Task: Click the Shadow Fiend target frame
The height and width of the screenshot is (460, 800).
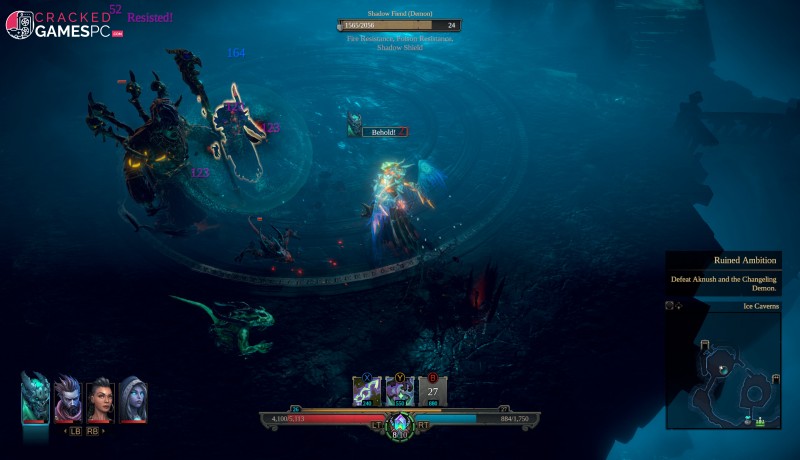Action: pos(399,25)
